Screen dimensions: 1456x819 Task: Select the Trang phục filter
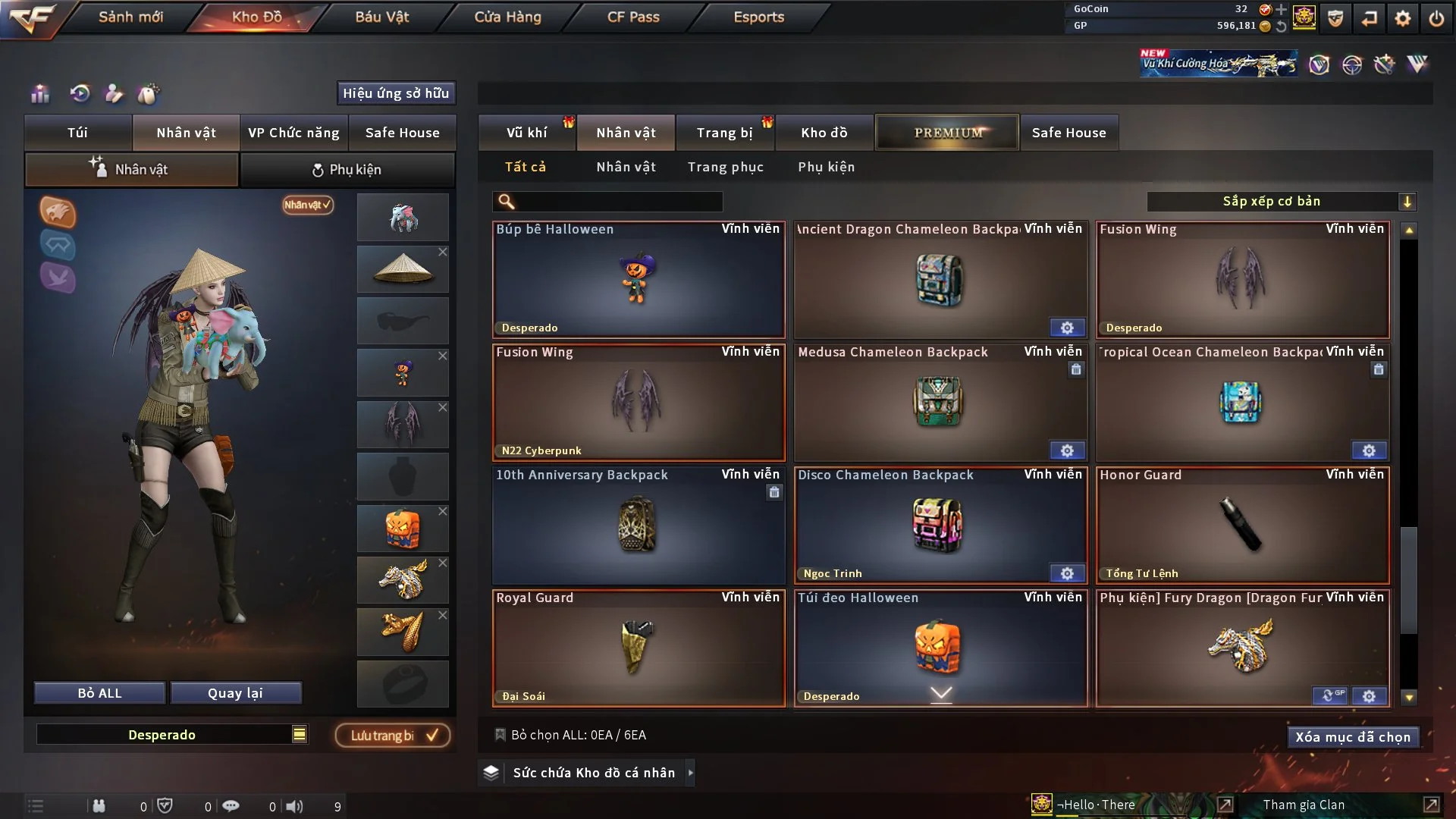point(725,167)
